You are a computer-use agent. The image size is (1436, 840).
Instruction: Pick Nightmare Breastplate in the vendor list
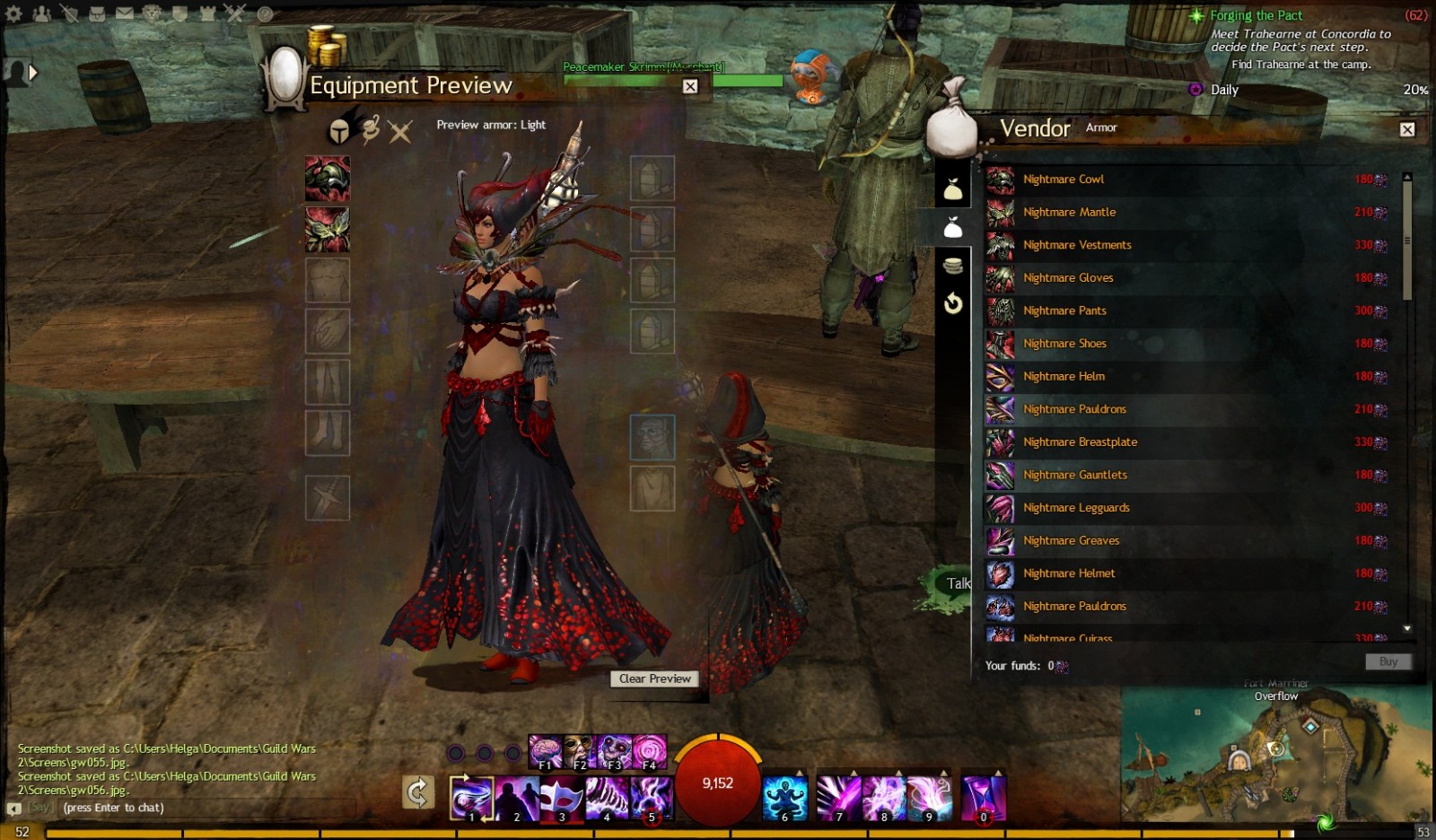(1080, 442)
